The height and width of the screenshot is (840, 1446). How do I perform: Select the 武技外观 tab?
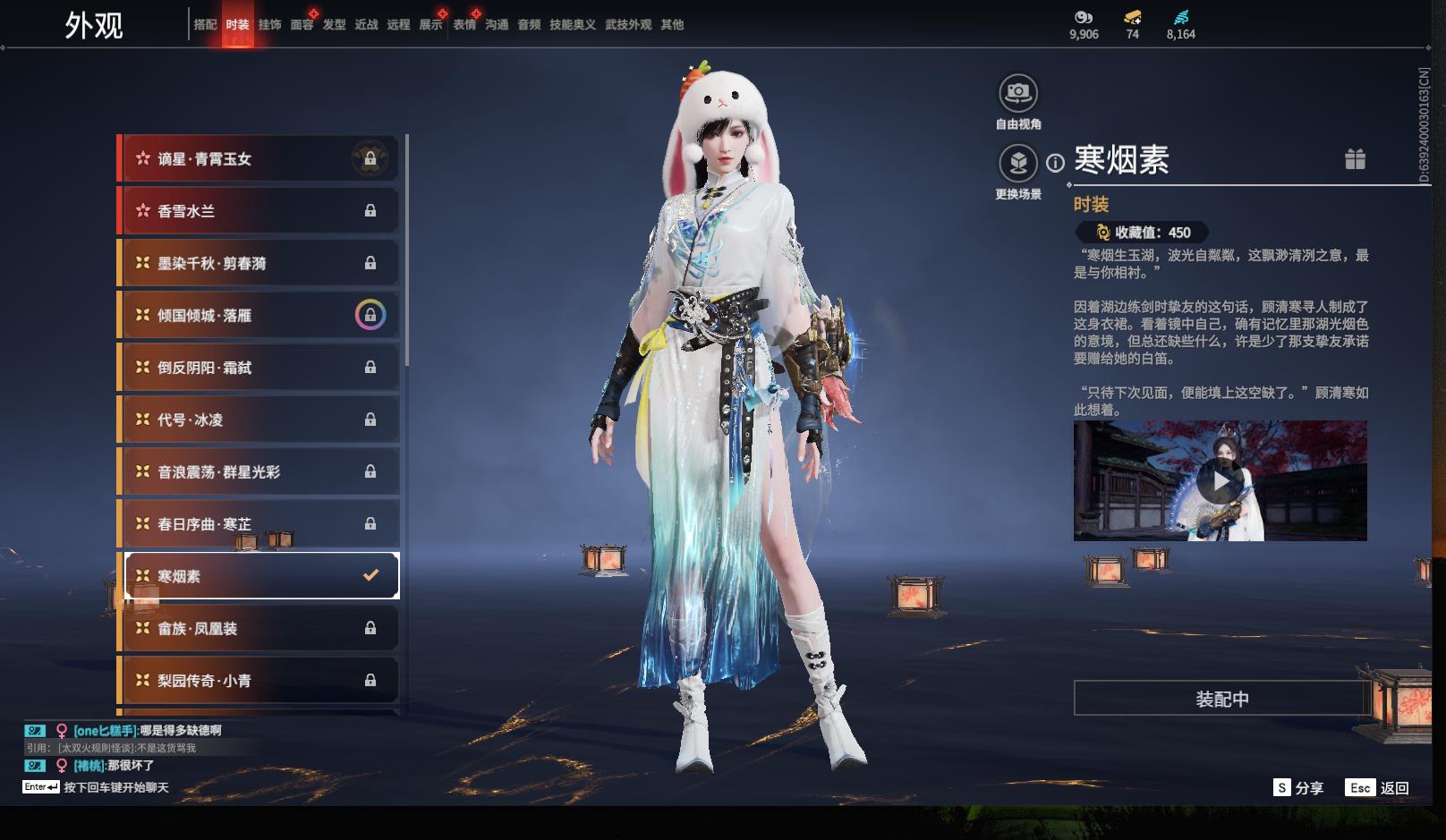[x=627, y=25]
